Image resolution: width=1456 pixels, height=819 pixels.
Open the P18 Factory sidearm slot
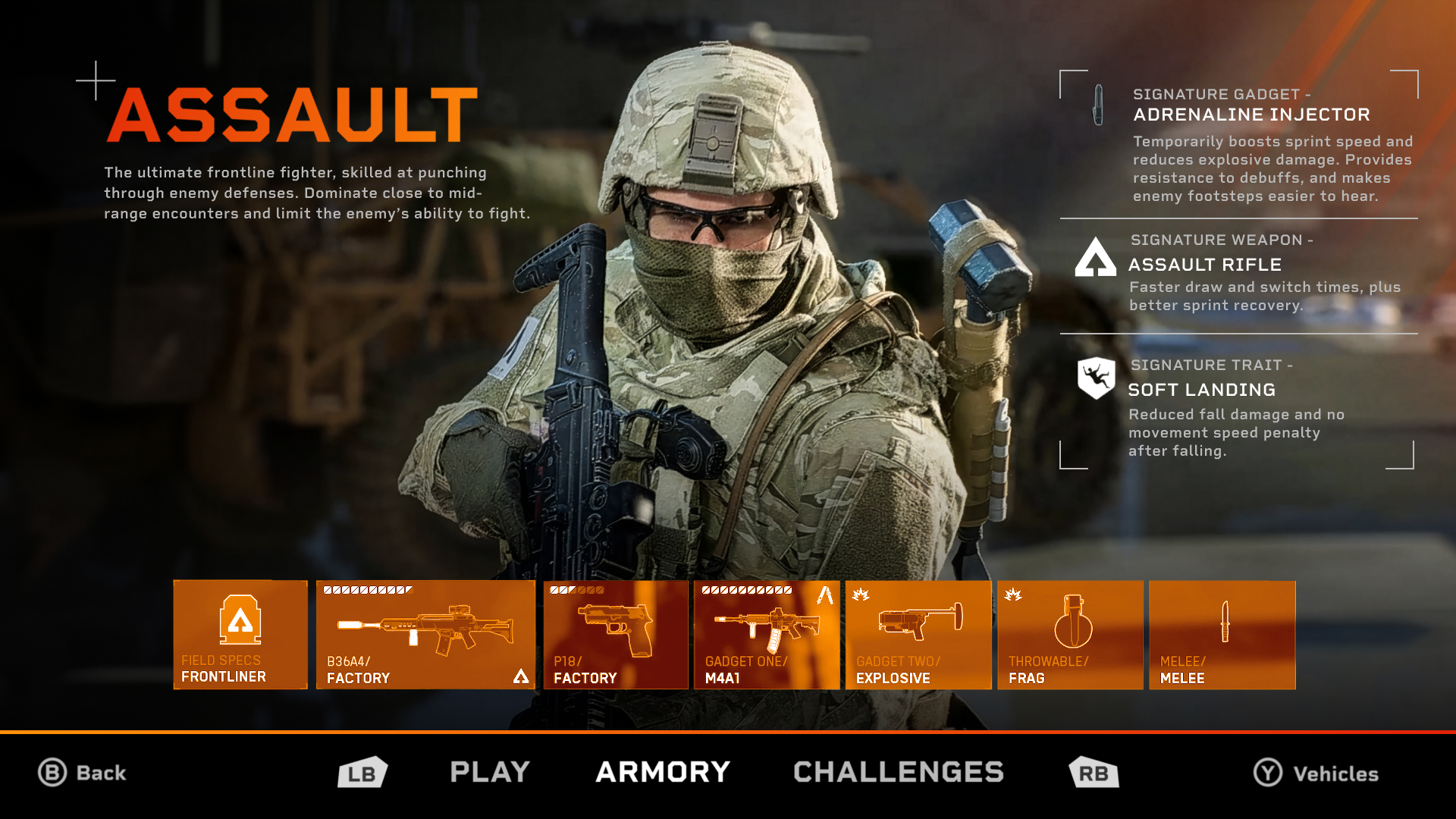(x=615, y=635)
